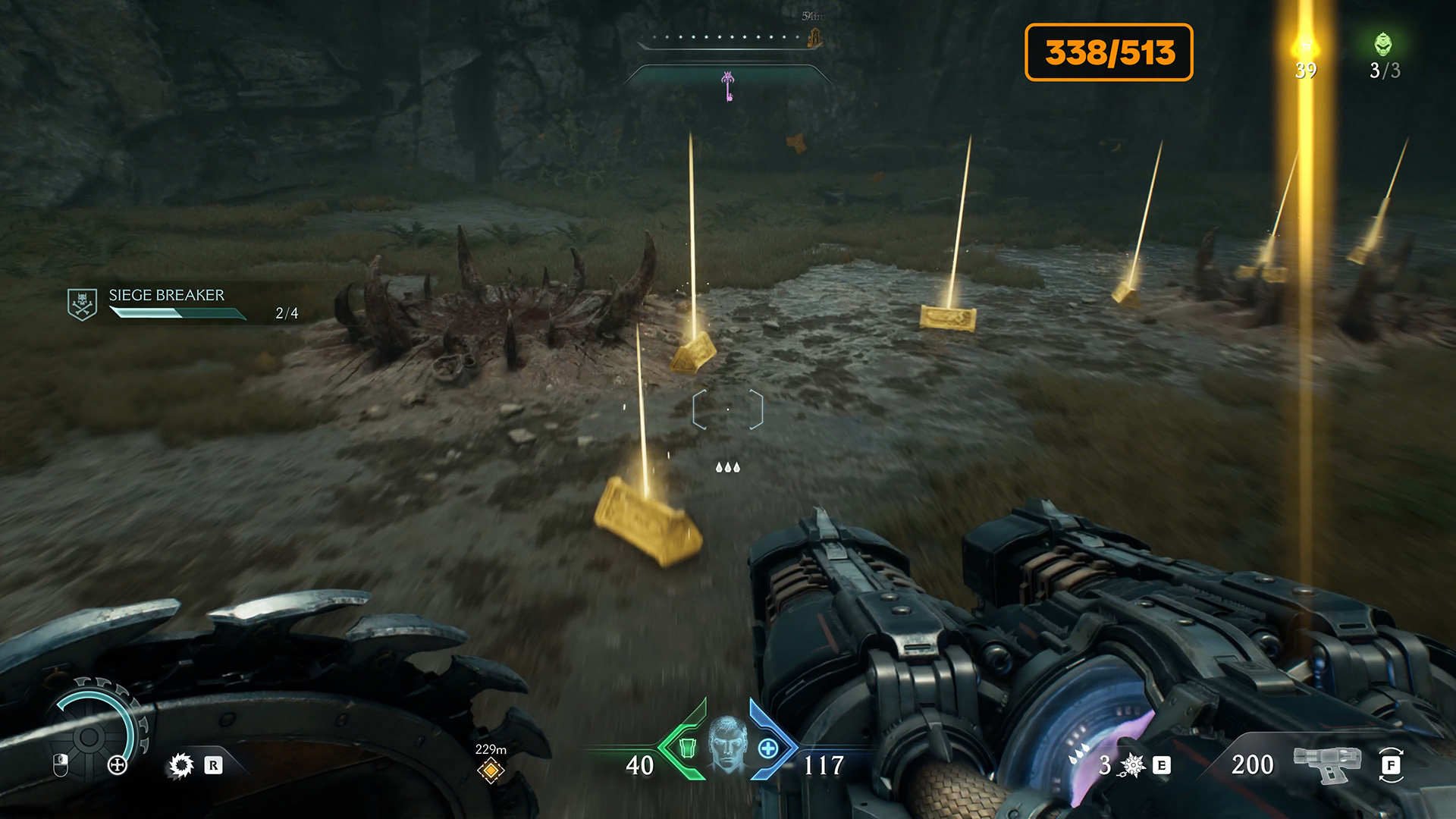The height and width of the screenshot is (819, 1456).
Task: Select the equipped weapon icon
Action: tap(1327, 763)
